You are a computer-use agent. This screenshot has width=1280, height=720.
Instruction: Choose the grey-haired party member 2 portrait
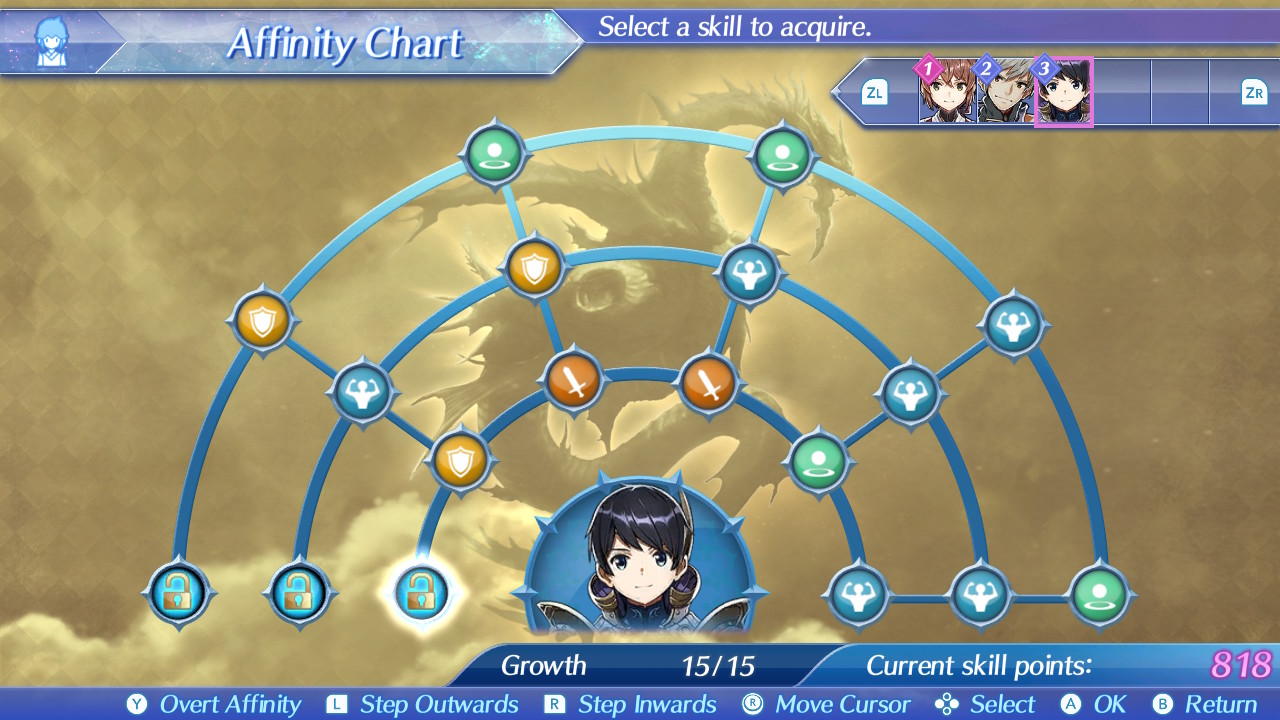(1005, 93)
